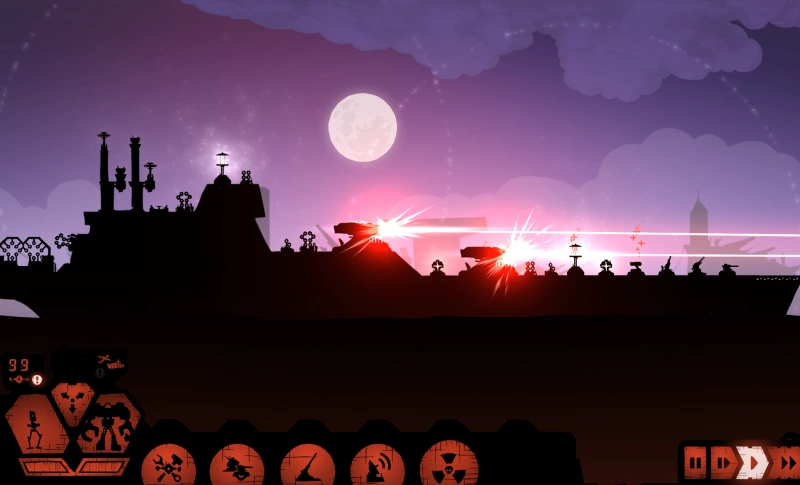This screenshot has height=485, width=800.
Task: Activate the nuclear radiation symbol button
Action: 448,466
